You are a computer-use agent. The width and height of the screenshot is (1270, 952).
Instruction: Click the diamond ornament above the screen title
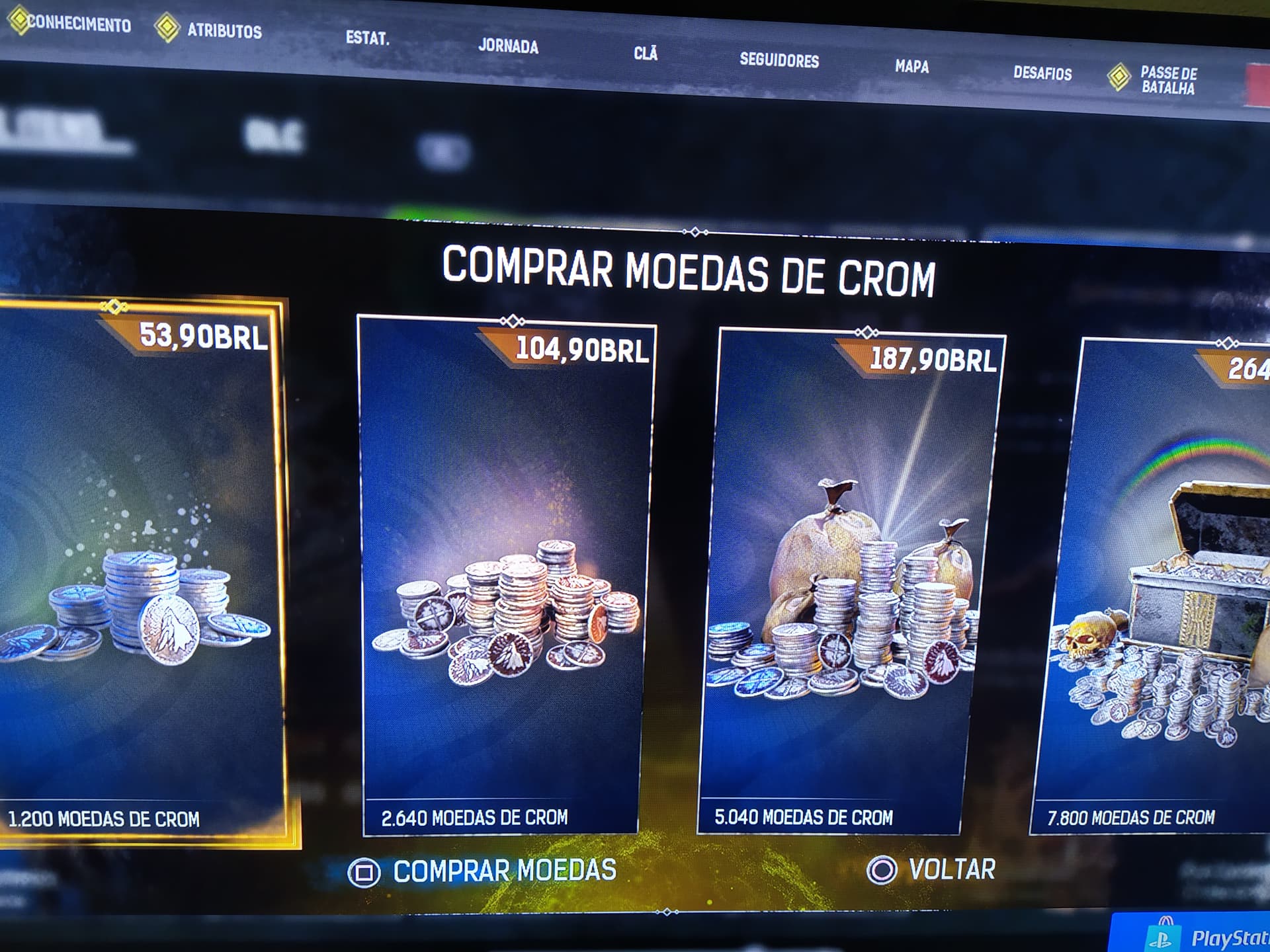click(x=695, y=231)
